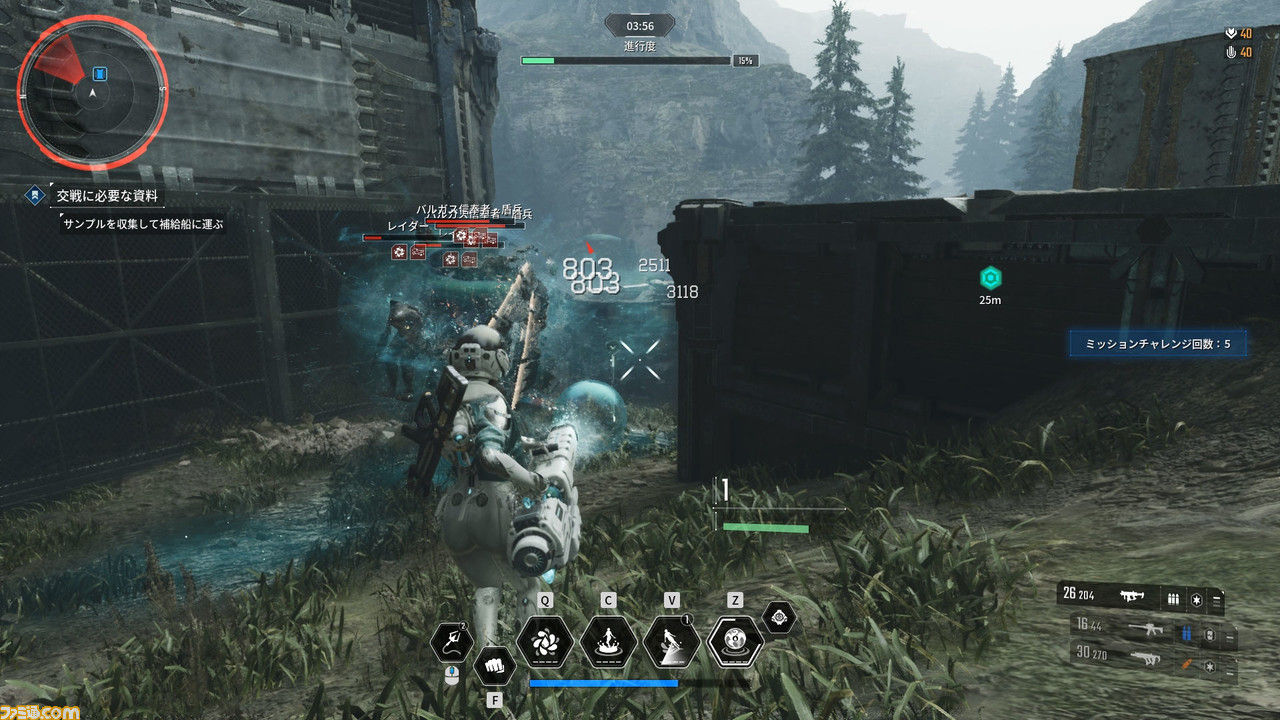This screenshot has width=1280, height=720.
Task: Cast the sphere ultimate skill on Z
Action: [735, 641]
